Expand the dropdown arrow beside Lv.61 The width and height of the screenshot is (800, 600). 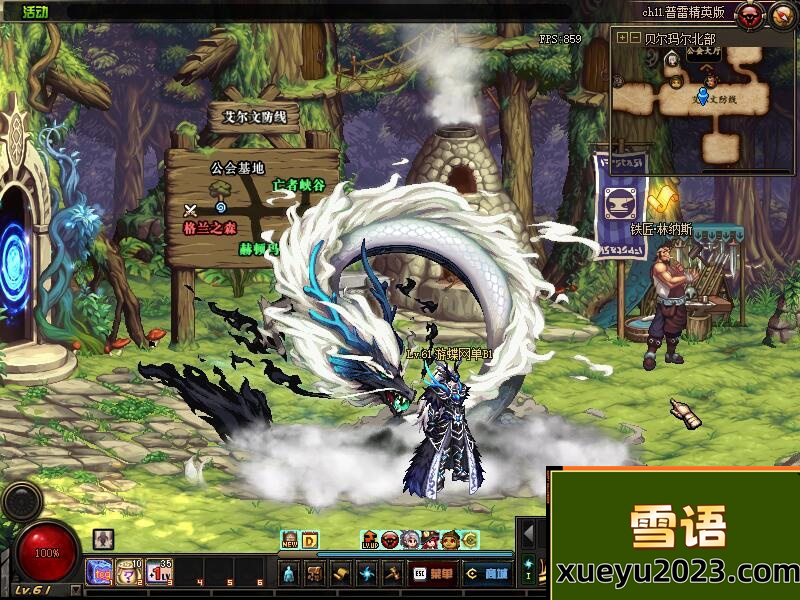click(76, 591)
